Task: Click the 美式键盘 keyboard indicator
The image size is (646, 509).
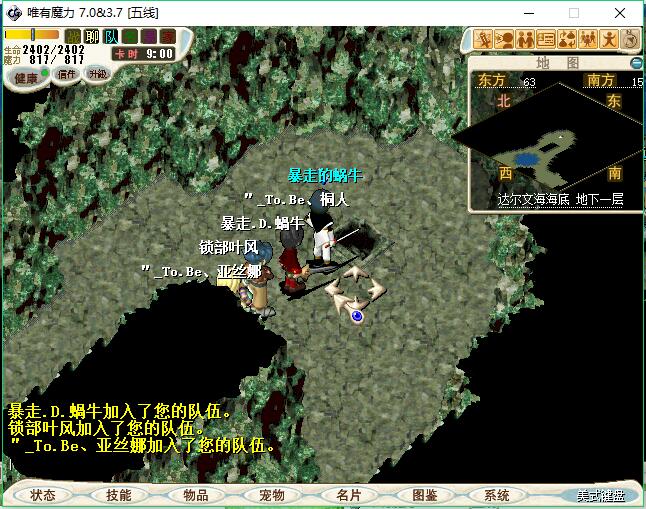Action: (x=599, y=496)
